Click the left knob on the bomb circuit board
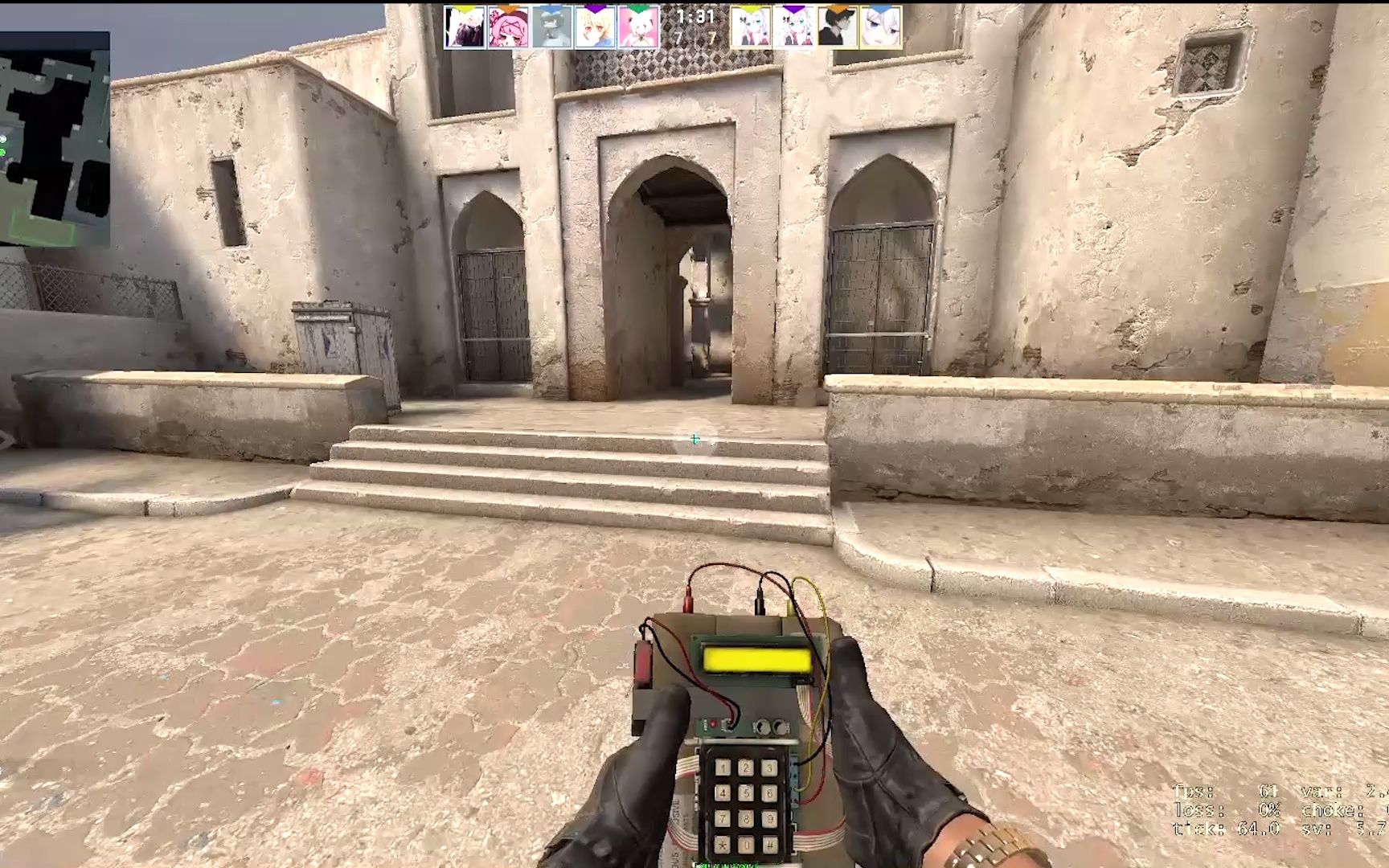Image resolution: width=1389 pixels, height=868 pixels. click(x=762, y=726)
